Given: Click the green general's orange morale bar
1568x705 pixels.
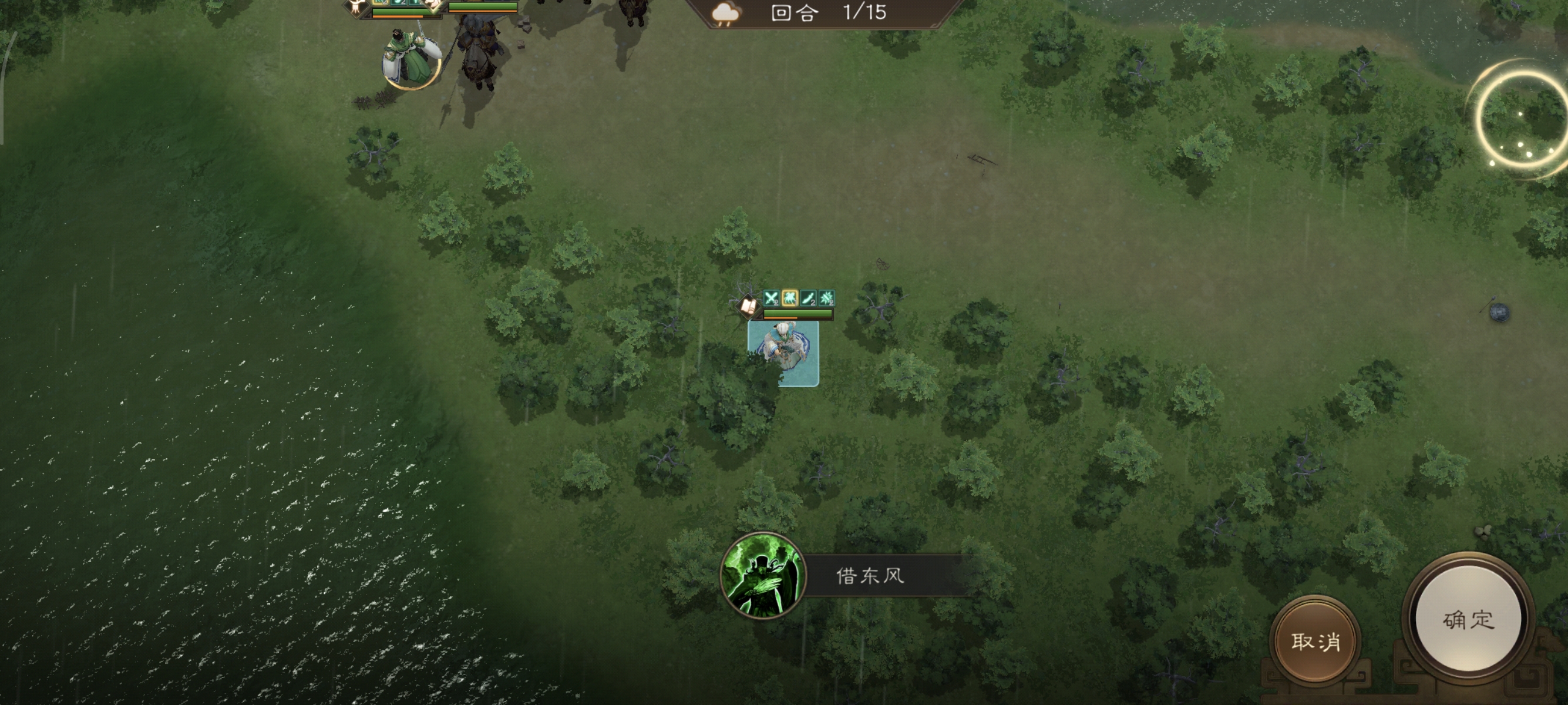Looking at the screenshot, I should [x=398, y=16].
